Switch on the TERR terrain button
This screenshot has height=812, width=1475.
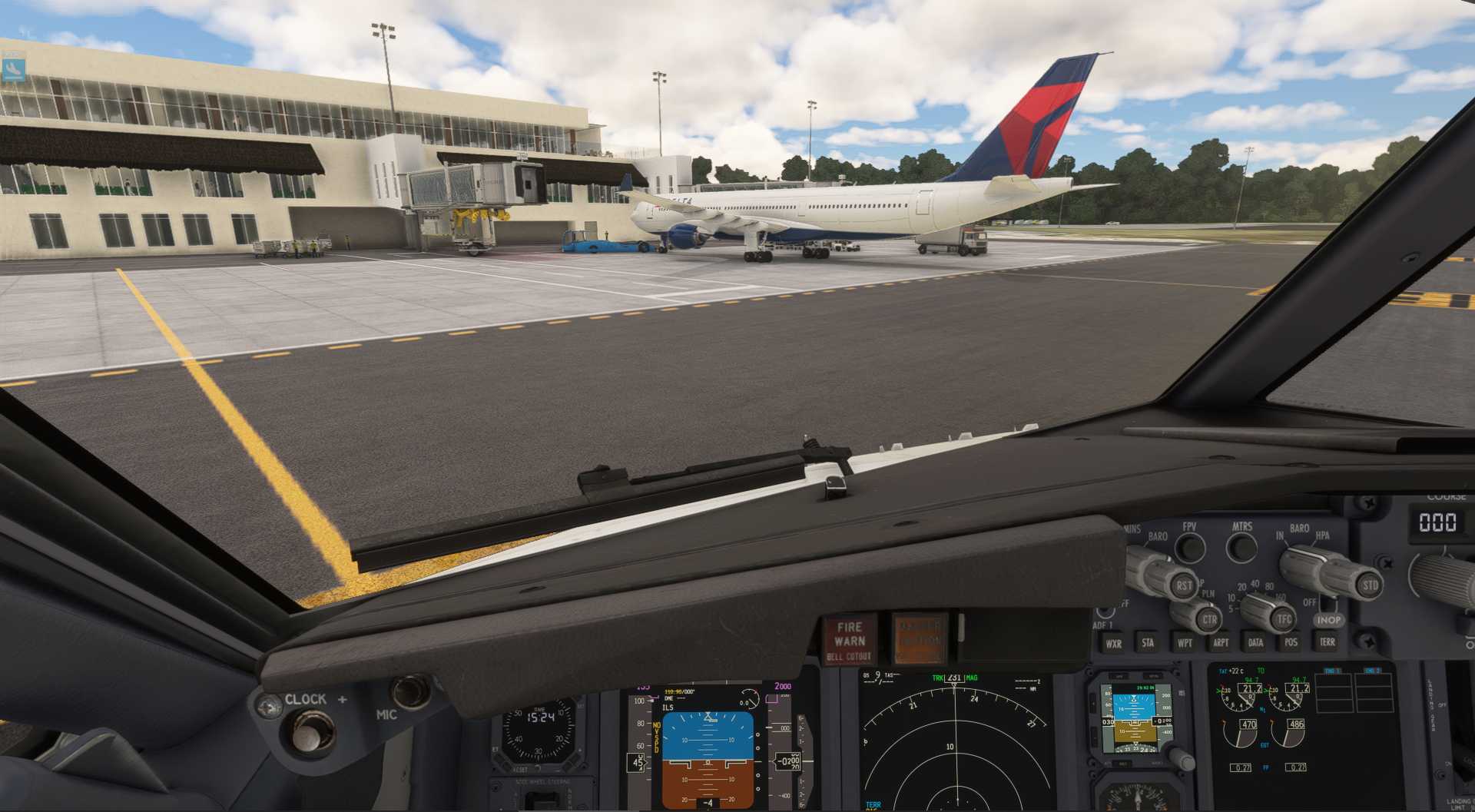(1327, 642)
